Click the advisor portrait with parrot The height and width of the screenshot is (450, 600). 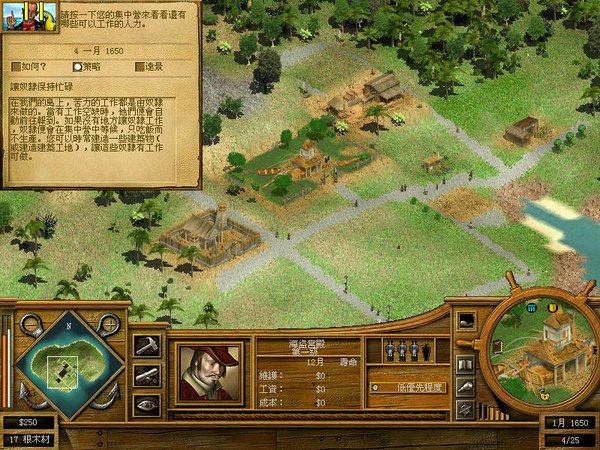click(16, 20)
